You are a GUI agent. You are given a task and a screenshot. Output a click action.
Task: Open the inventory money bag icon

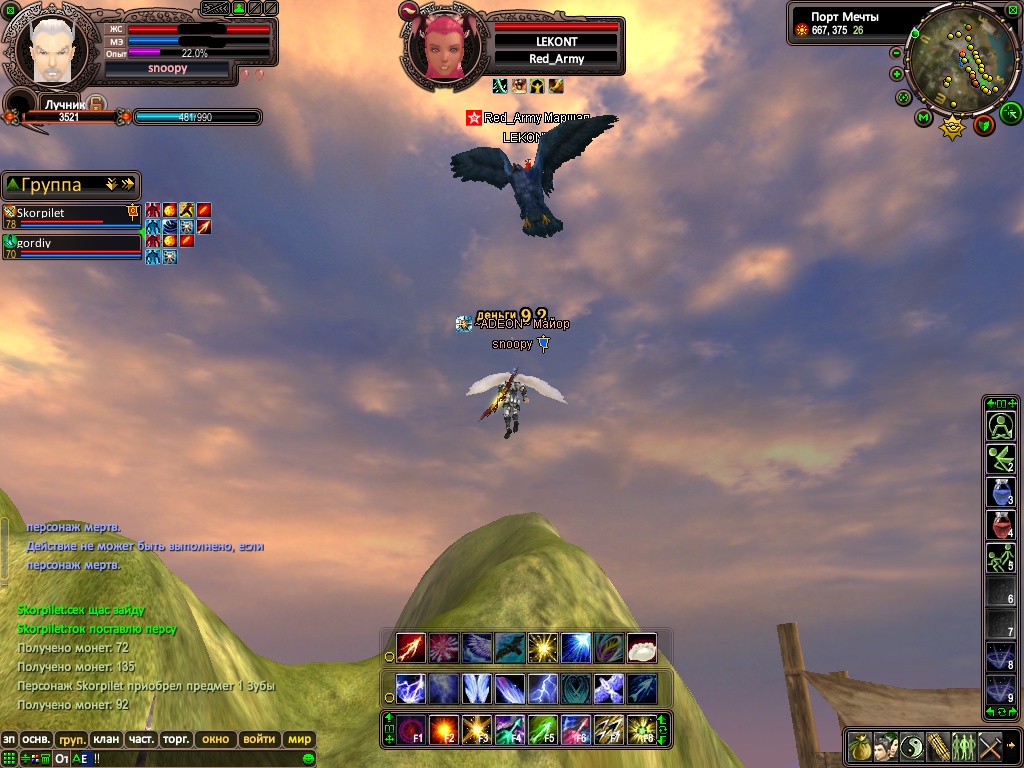click(860, 746)
